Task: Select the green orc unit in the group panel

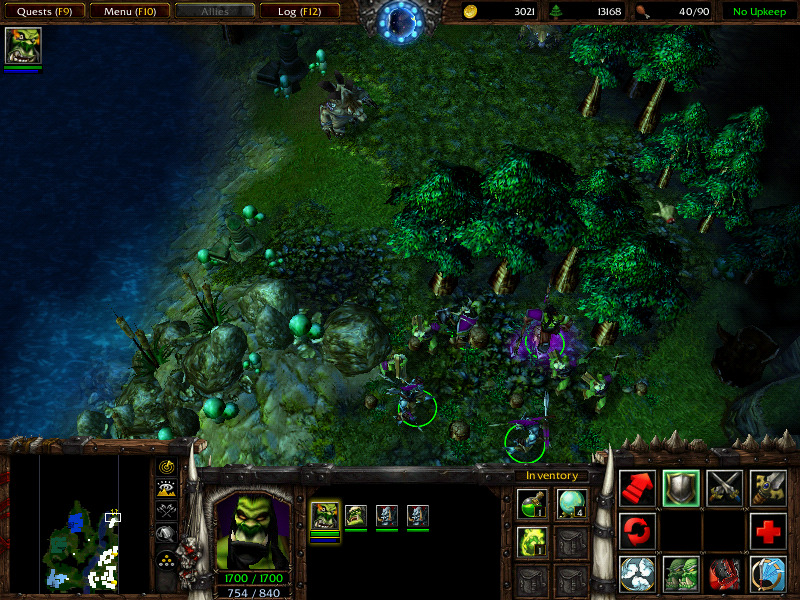Action: (356, 516)
